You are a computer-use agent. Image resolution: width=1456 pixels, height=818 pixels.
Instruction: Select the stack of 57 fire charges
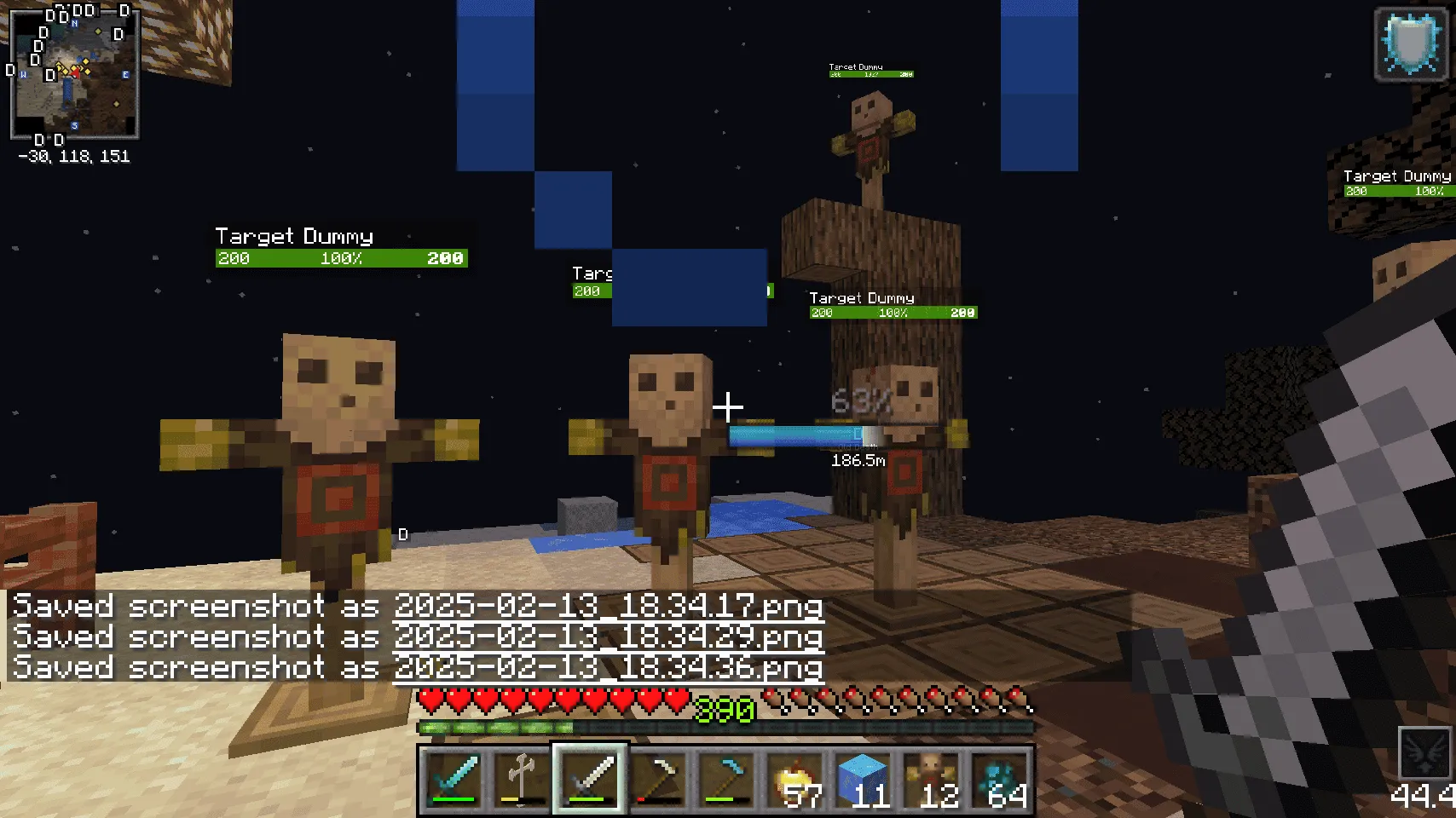click(x=795, y=777)
